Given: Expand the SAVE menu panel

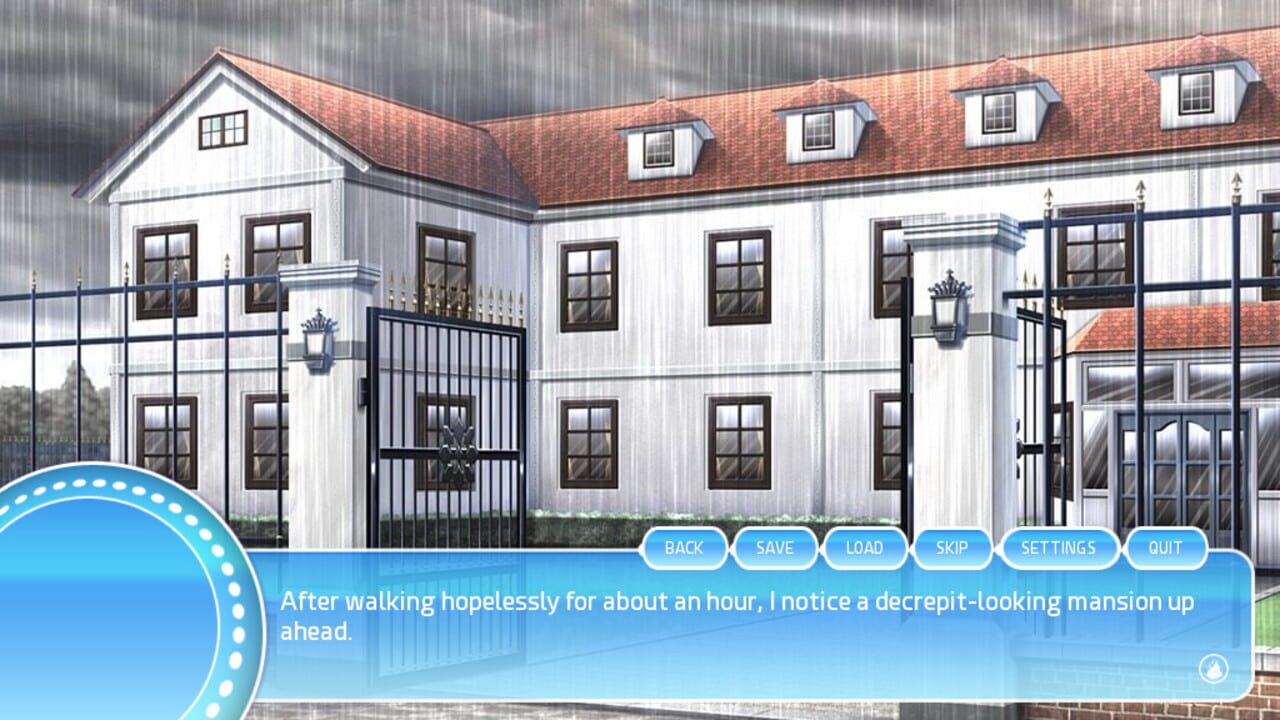Looking at the screenshot, I should click(x=775, y=548).
